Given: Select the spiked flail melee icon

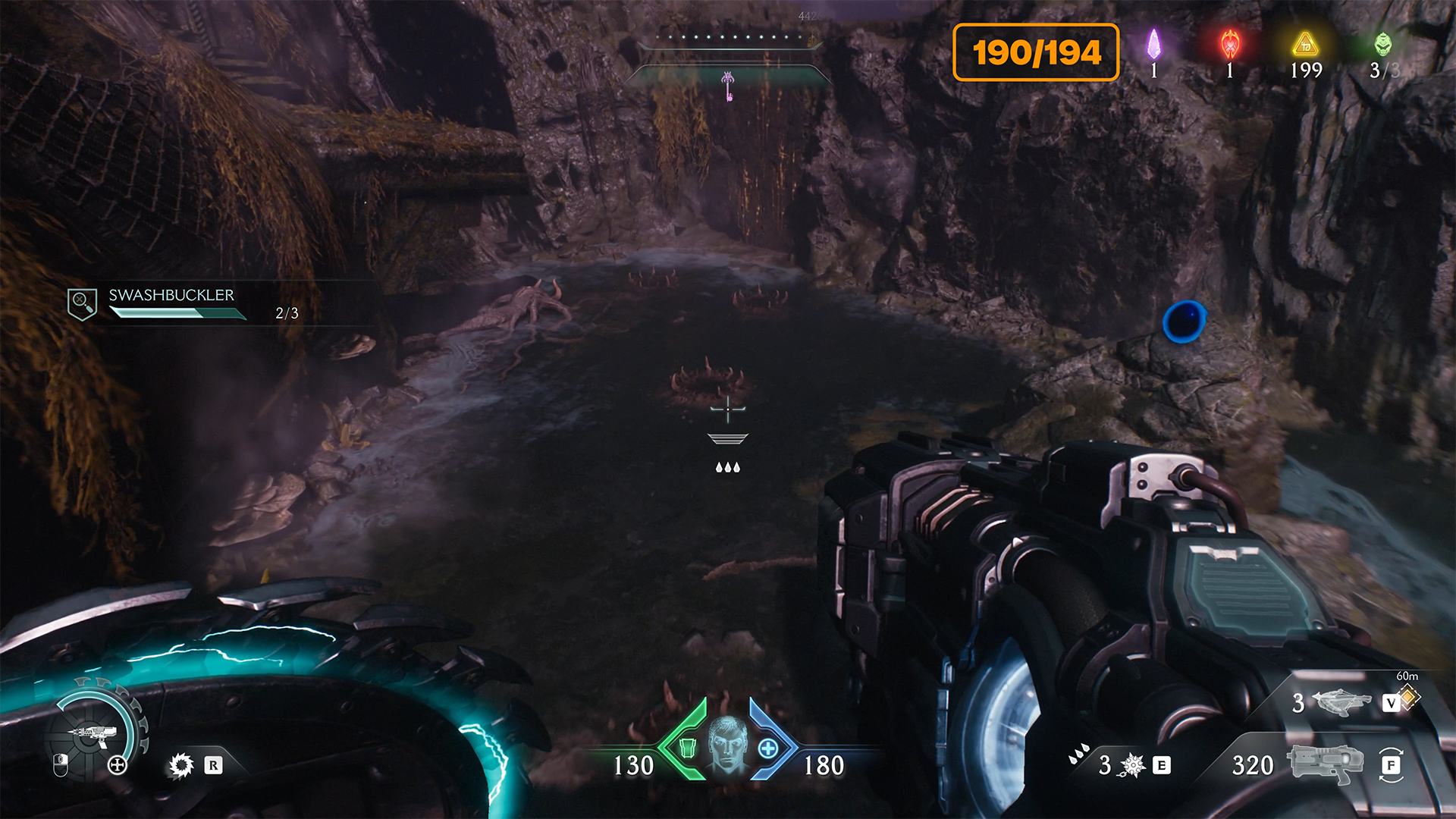Looking at the screenshot, I should click(x=1132, y=765).
